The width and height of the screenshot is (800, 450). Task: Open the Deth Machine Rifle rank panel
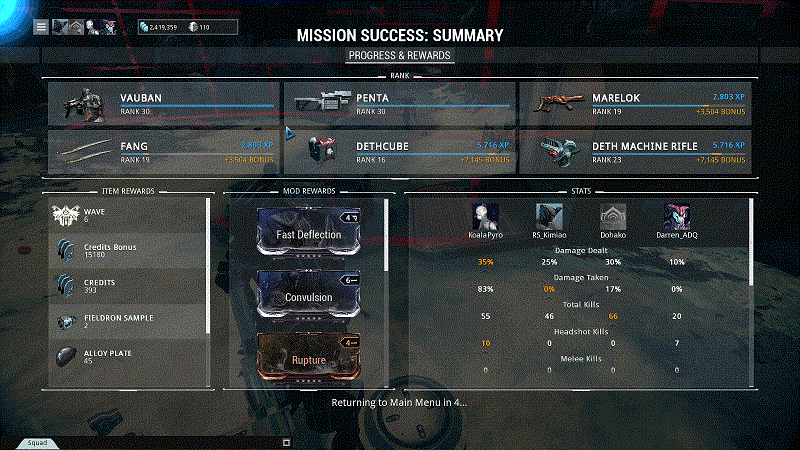(635, 152)
